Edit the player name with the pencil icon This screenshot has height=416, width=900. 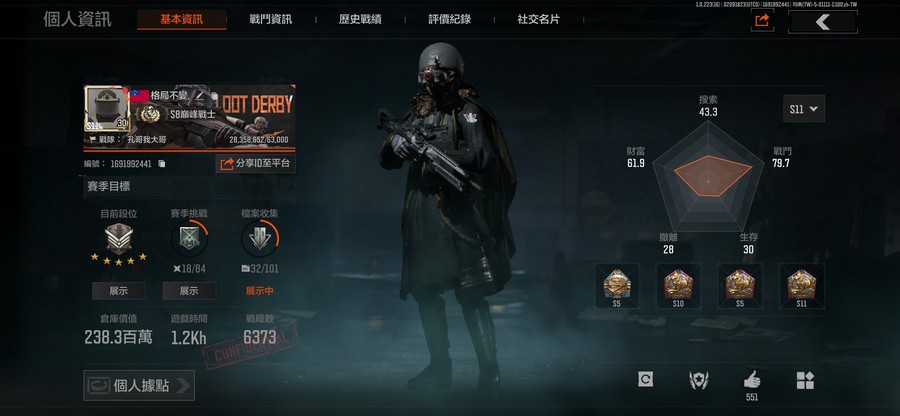tap(200, 95)
